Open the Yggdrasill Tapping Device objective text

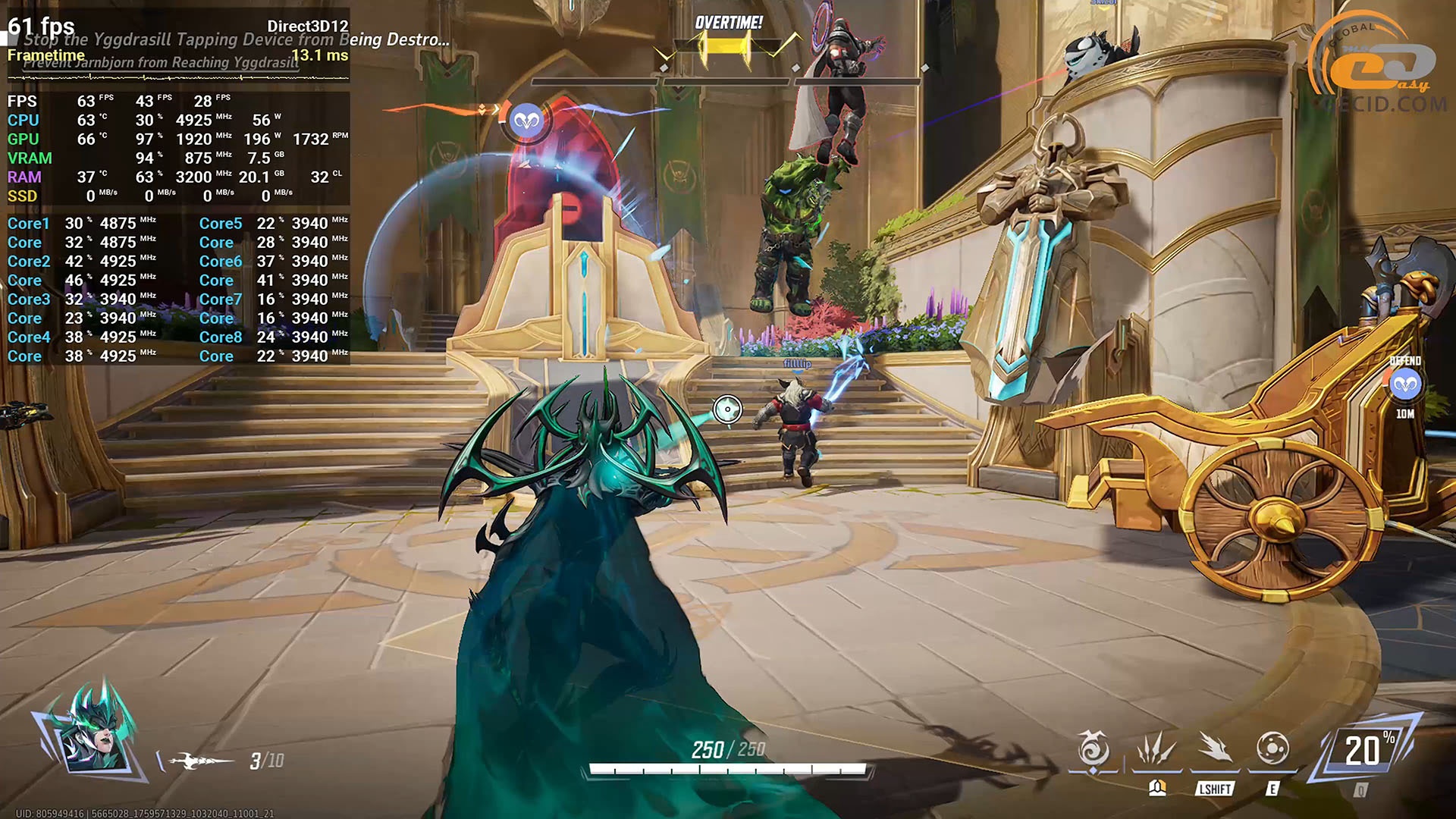point(235,39)
